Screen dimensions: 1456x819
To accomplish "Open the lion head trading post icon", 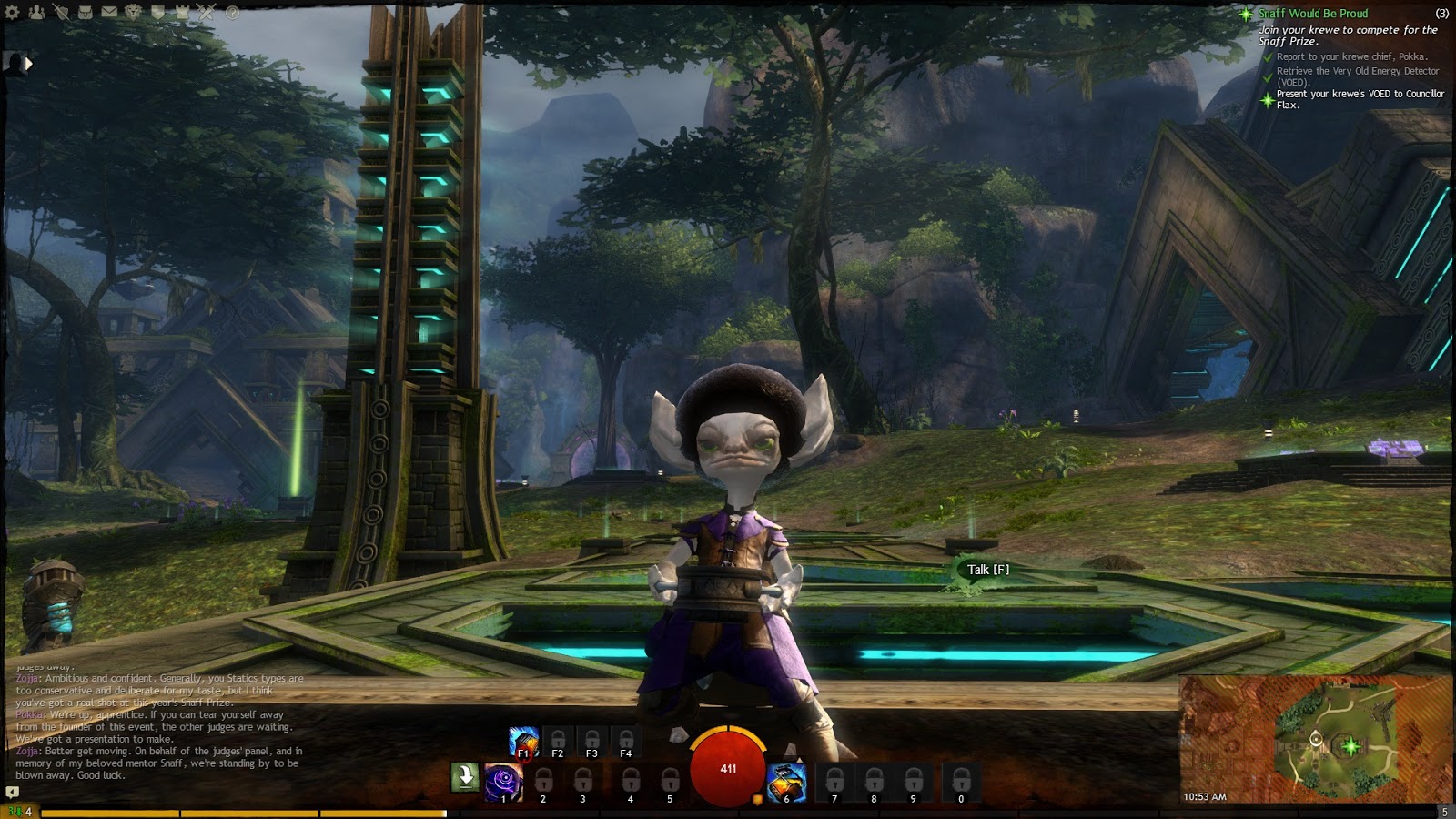I will point(134,13).
